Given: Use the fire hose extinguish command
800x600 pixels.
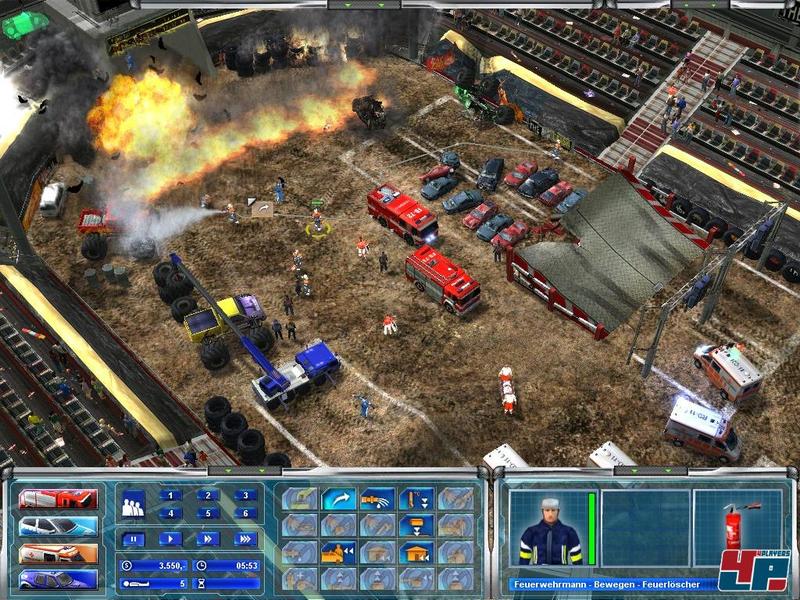Looking at the screenshot, I should click(x=378, y=499).
